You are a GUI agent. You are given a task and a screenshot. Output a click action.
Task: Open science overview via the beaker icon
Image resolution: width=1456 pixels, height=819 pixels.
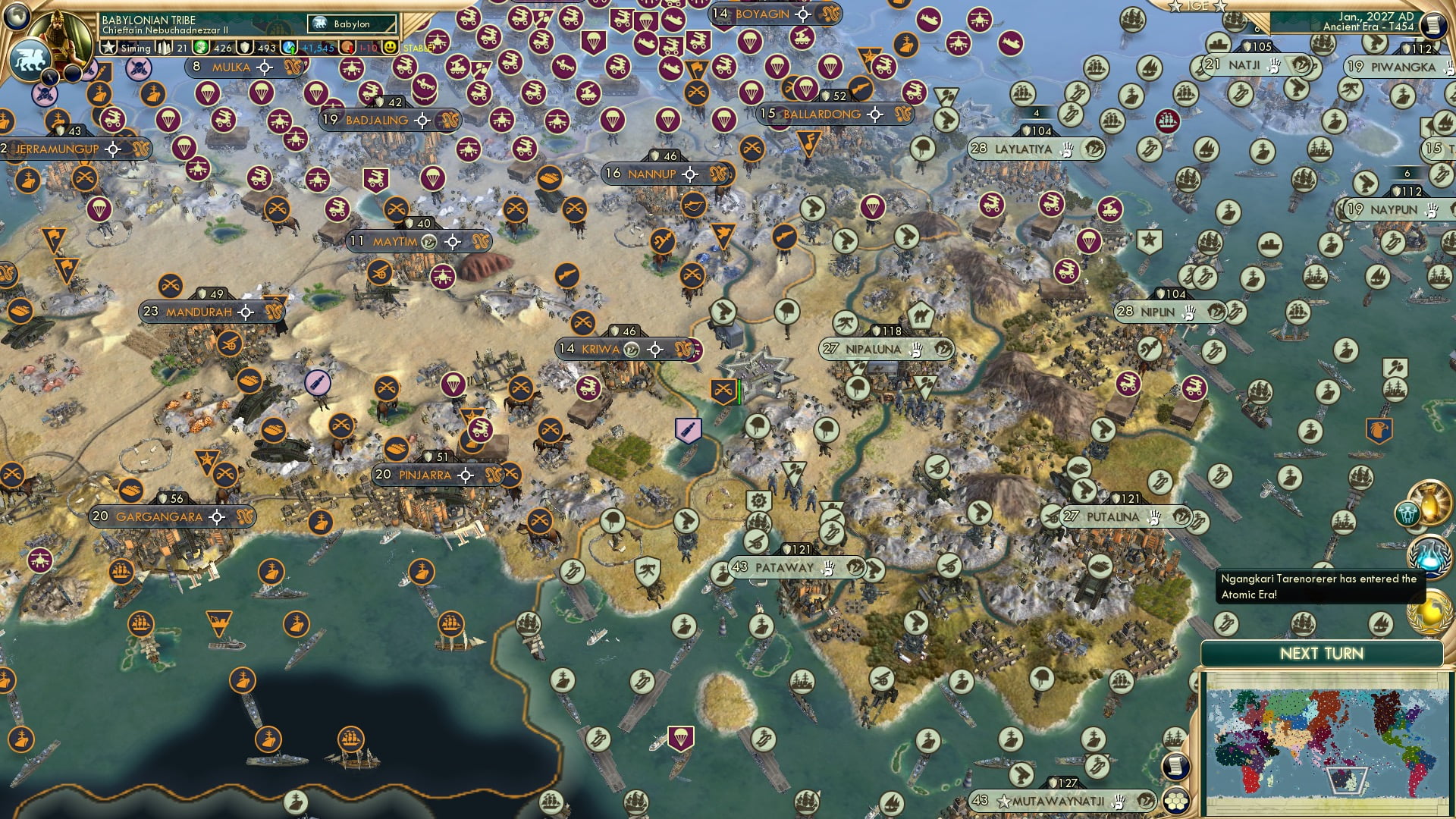click(x=289, y=46)
